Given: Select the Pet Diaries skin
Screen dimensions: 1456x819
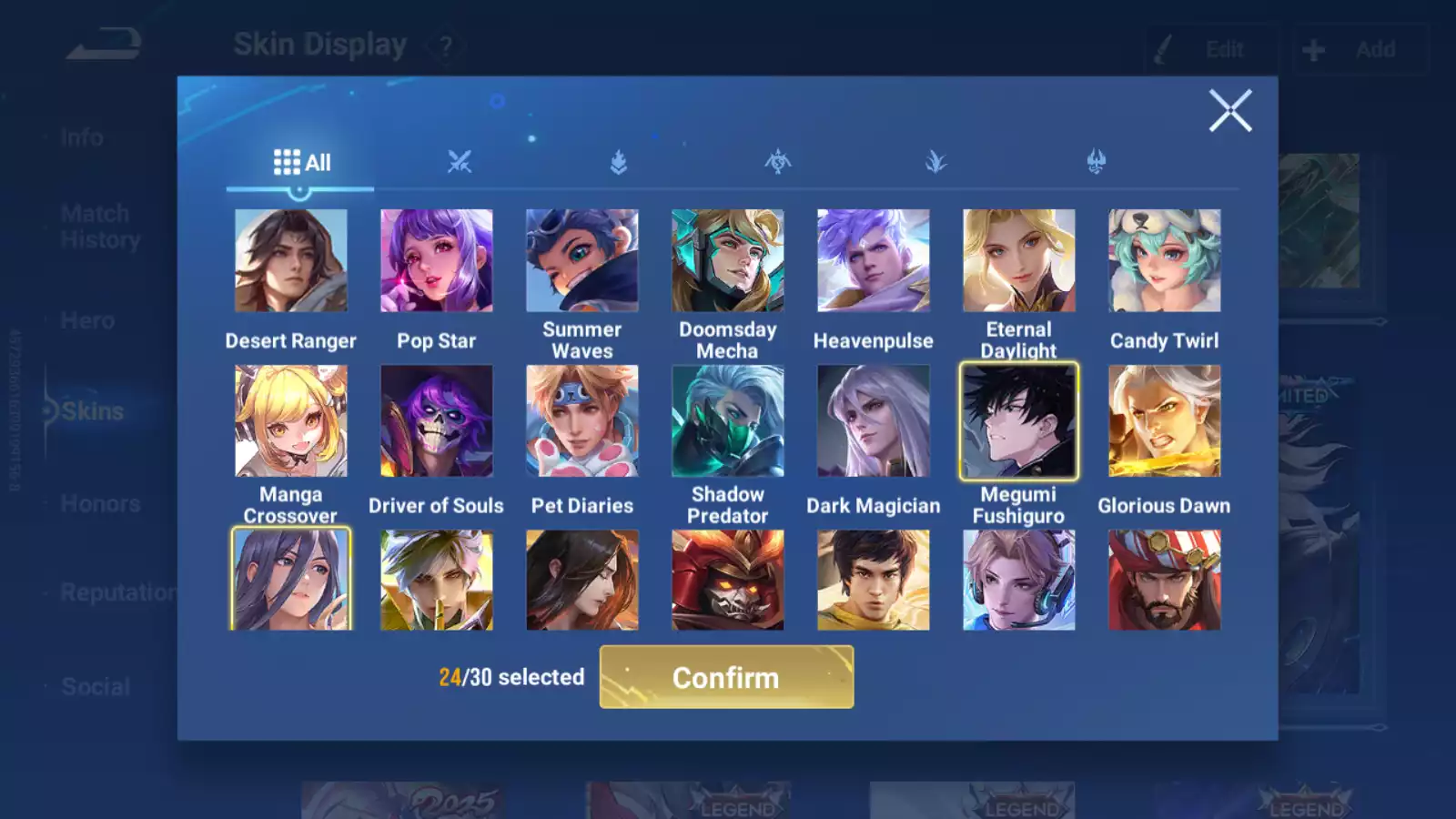Looking at the screenshot, I should [581, 420].
